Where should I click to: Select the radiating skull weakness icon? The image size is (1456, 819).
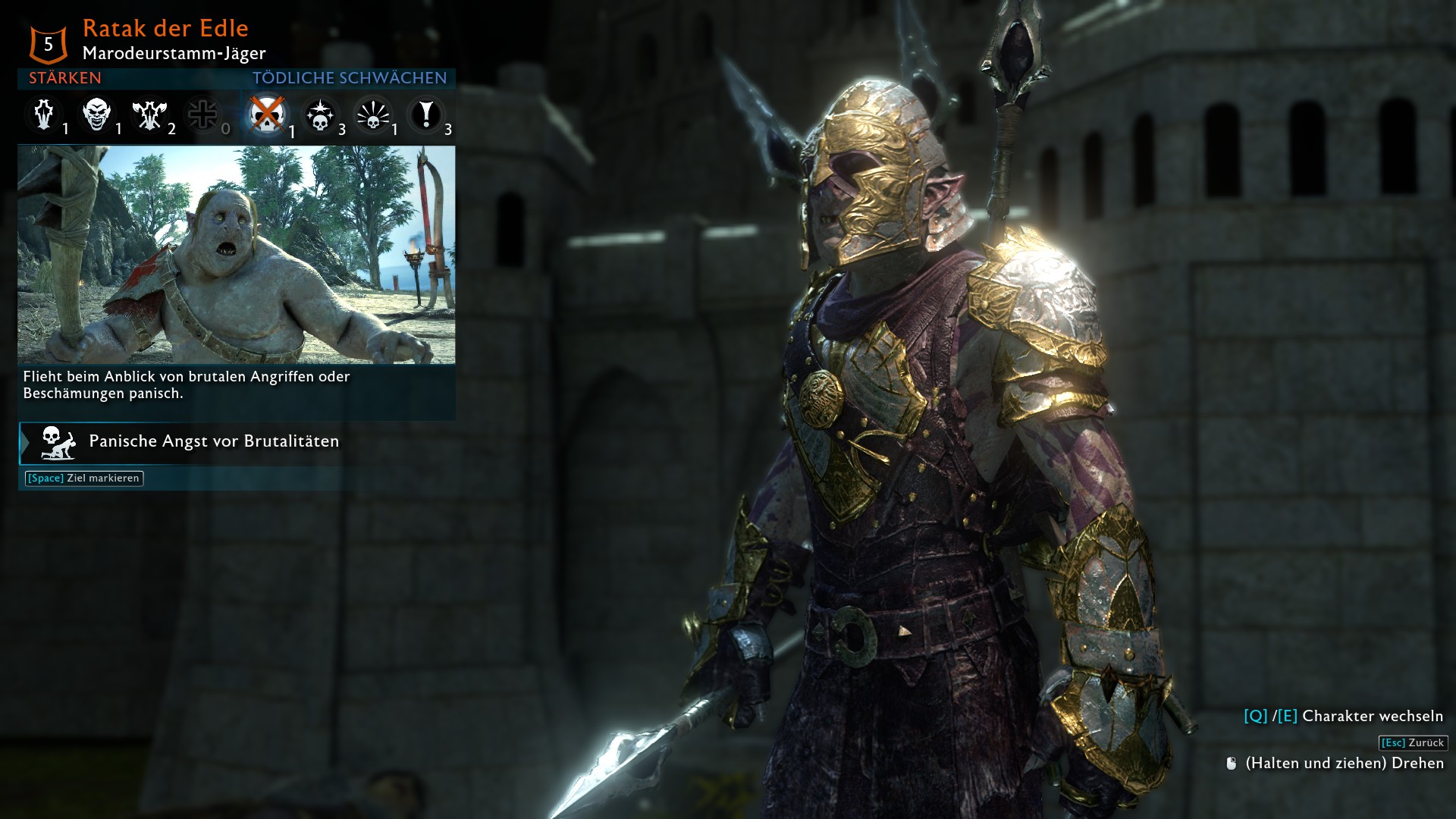click(372, 116)
